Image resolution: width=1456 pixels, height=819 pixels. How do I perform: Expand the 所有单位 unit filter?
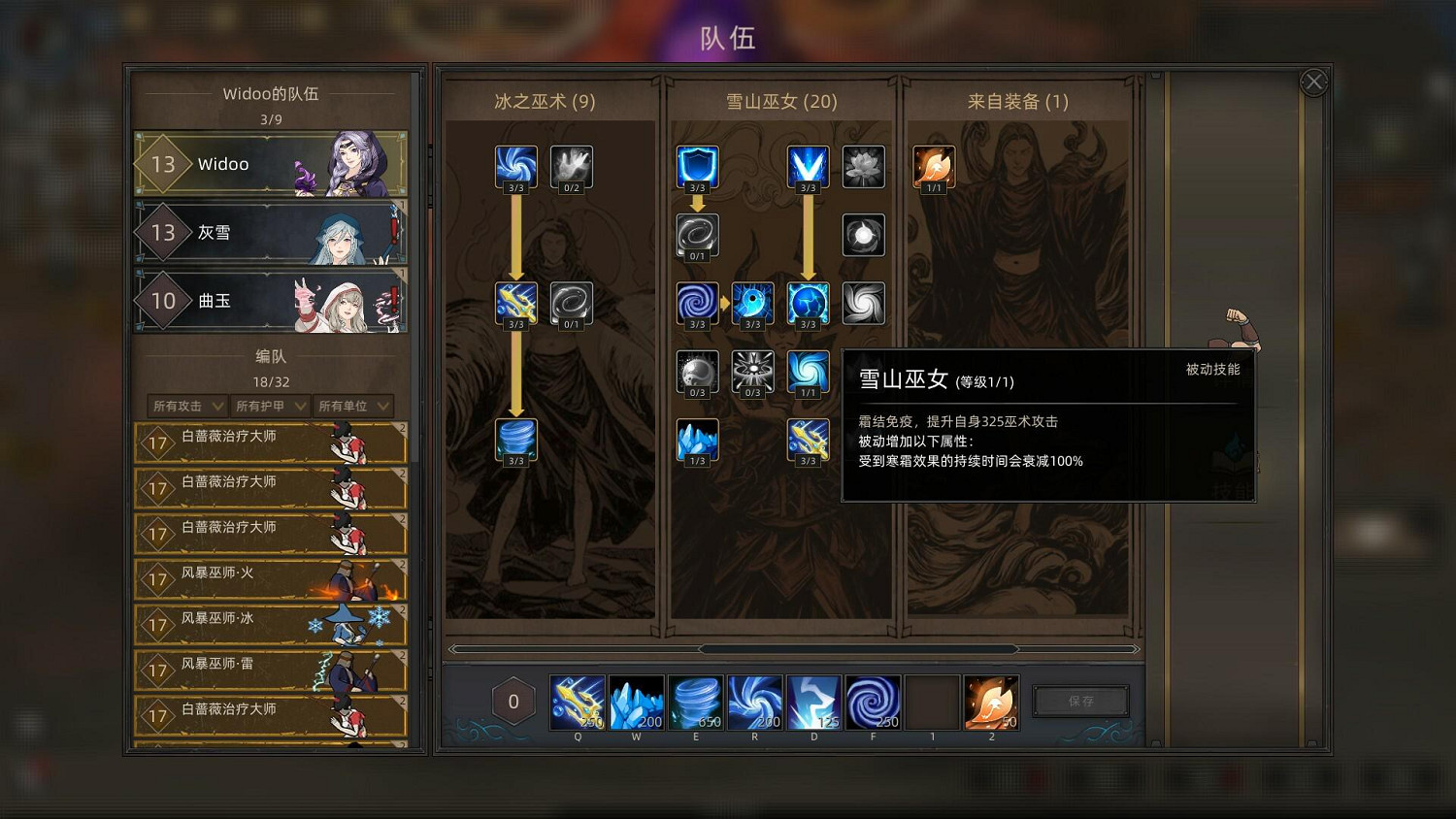pos(352,406)
